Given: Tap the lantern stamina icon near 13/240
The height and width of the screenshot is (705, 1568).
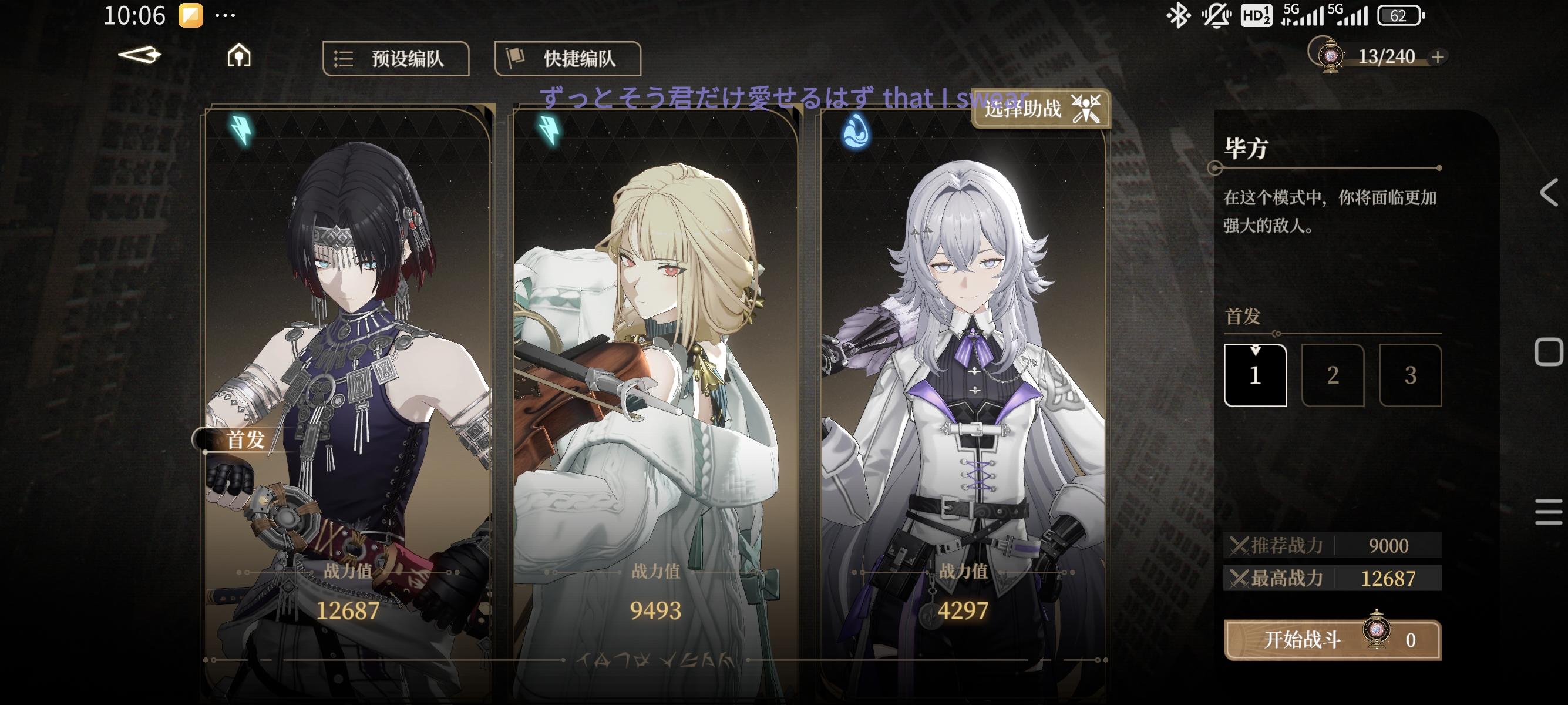Looking at the screenshot, I should pos(1330,56).
